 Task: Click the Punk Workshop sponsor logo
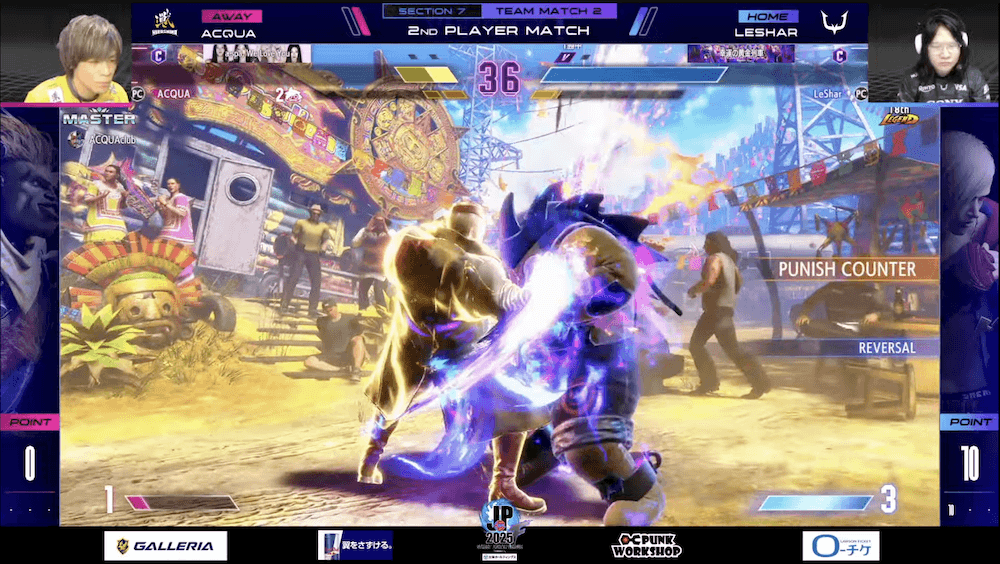coord(646,545)
